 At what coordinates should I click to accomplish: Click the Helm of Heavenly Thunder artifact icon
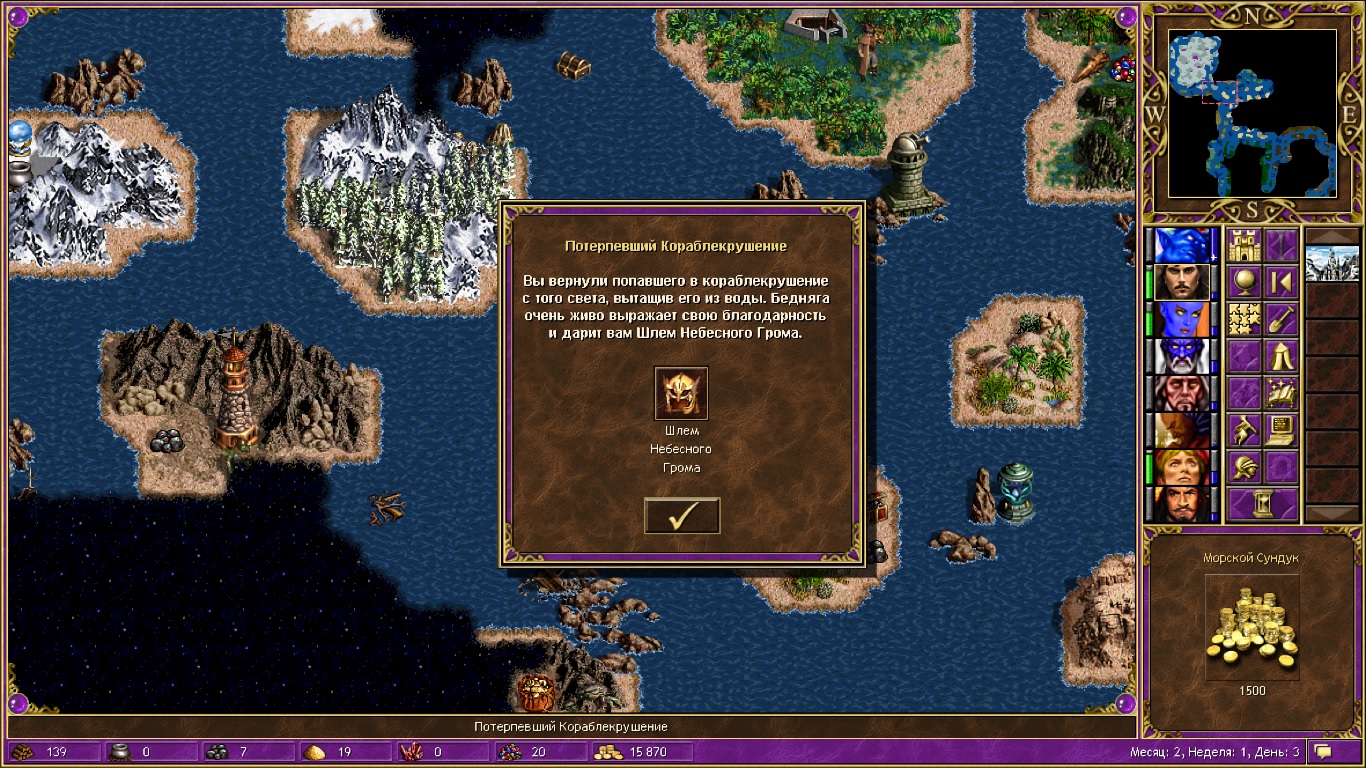pos(681,393)
